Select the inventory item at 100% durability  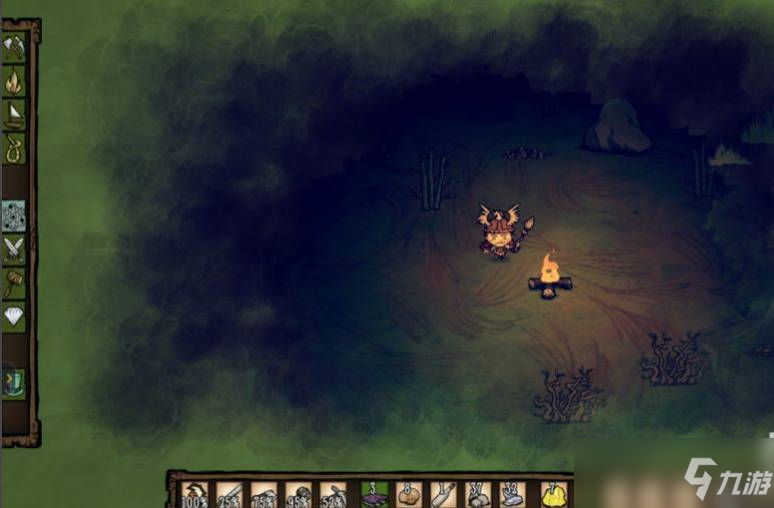[194, 494]
